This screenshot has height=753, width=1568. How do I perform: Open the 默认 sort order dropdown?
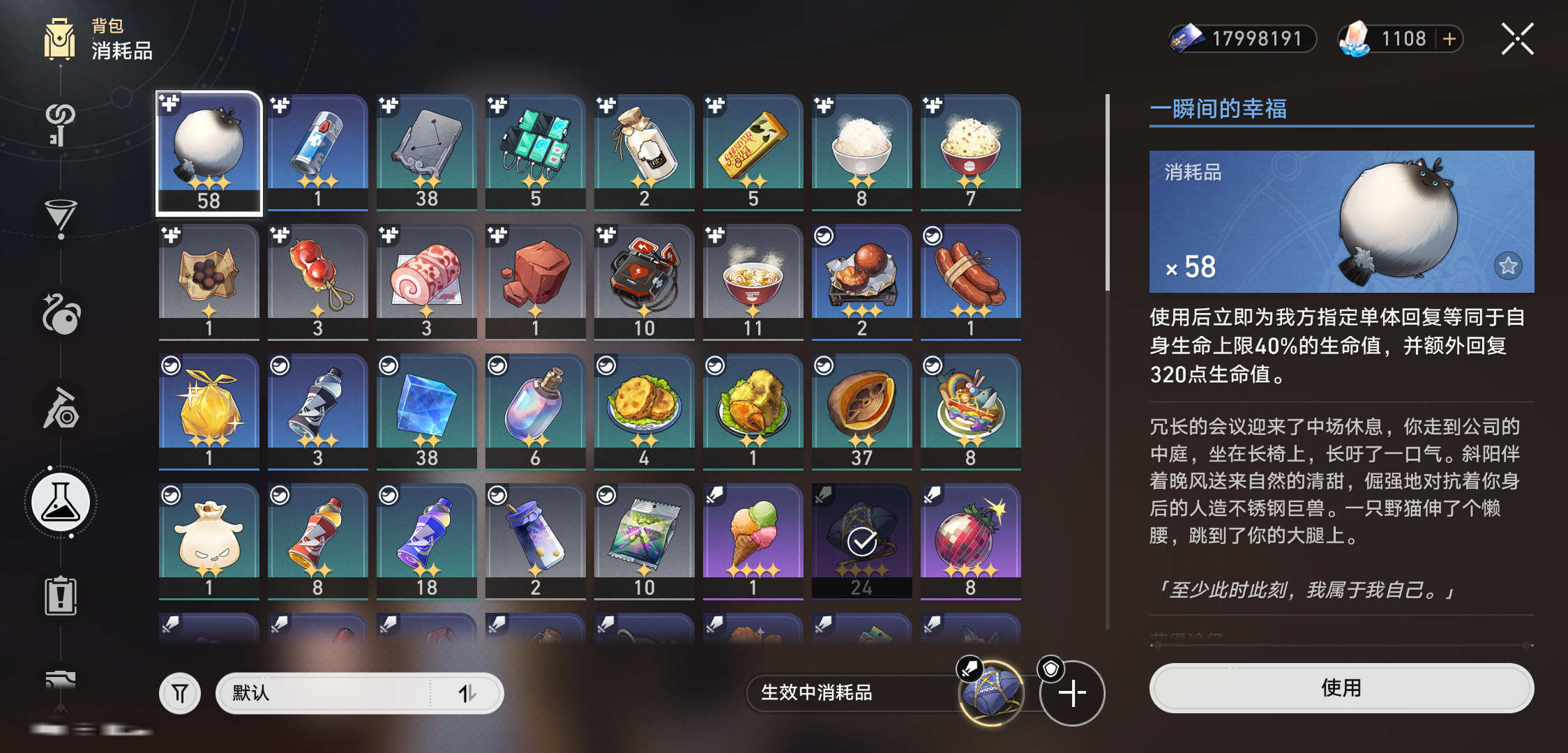point(359,693)
